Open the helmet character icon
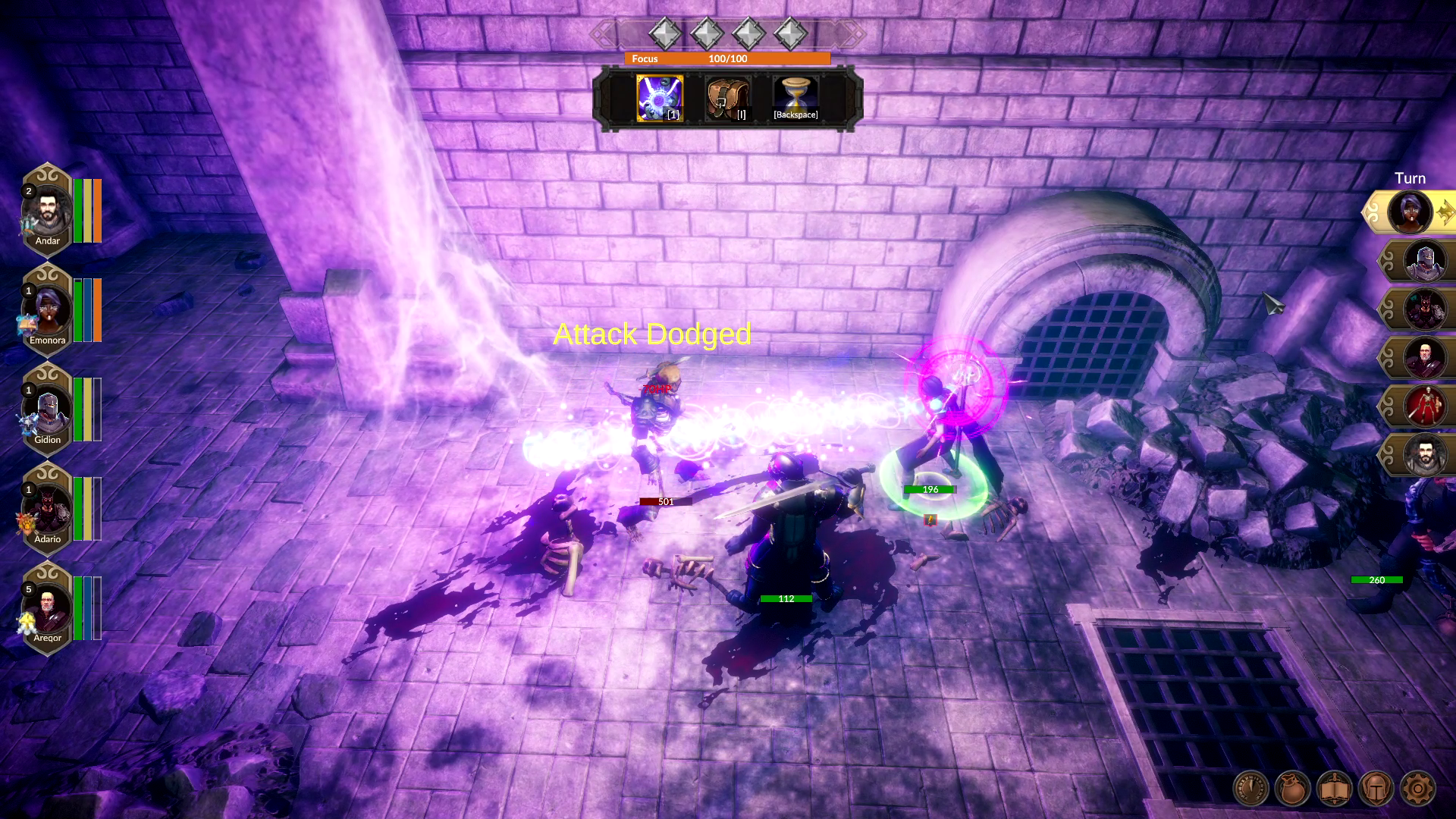The height and width of the screenshot is (819, 1456). pos(1376,789)
